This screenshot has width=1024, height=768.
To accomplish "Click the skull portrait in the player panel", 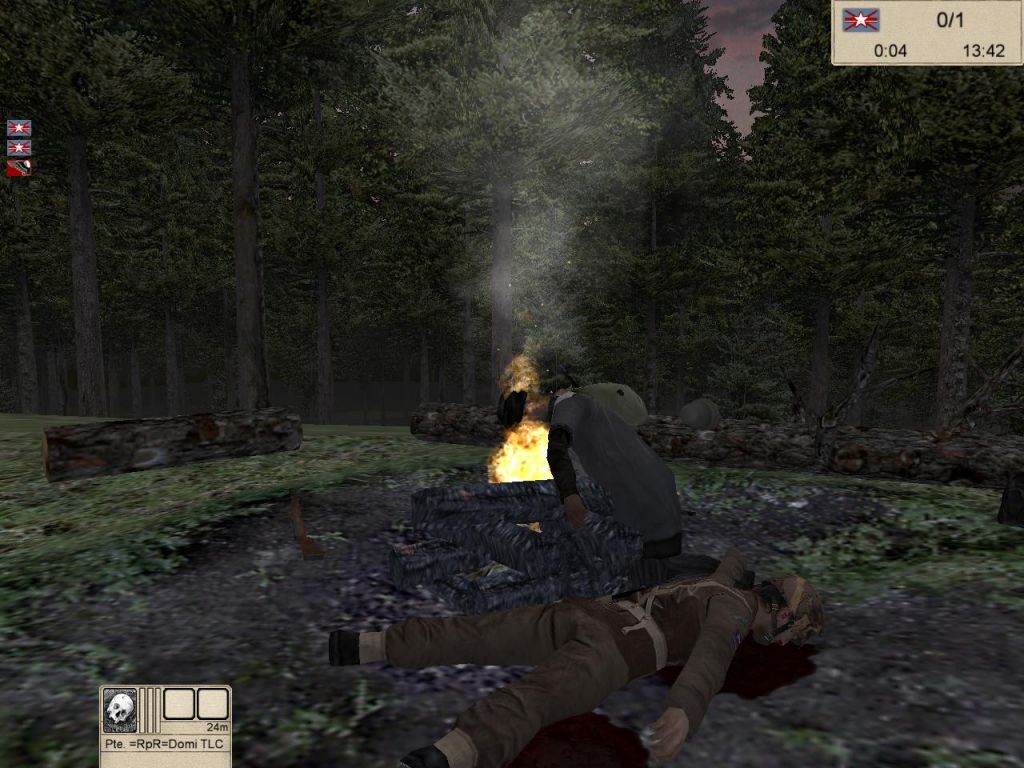I will pos(120,710).
